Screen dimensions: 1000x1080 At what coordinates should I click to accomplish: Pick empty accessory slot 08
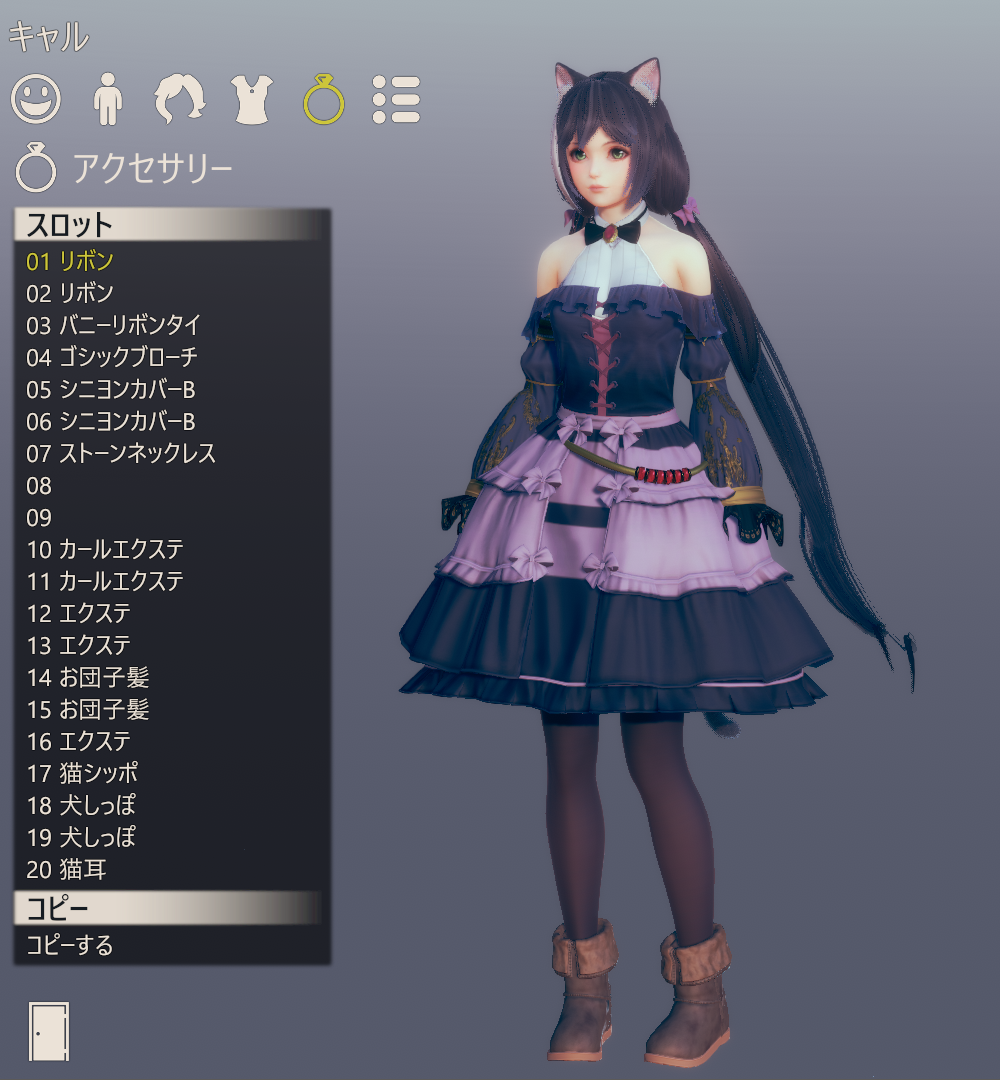pos(40,486)
